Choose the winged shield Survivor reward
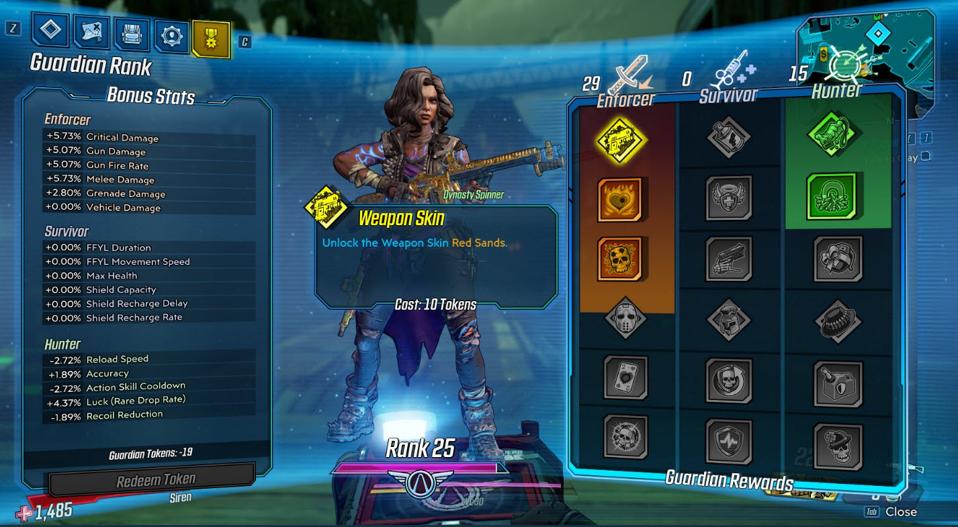 point(729,197)
